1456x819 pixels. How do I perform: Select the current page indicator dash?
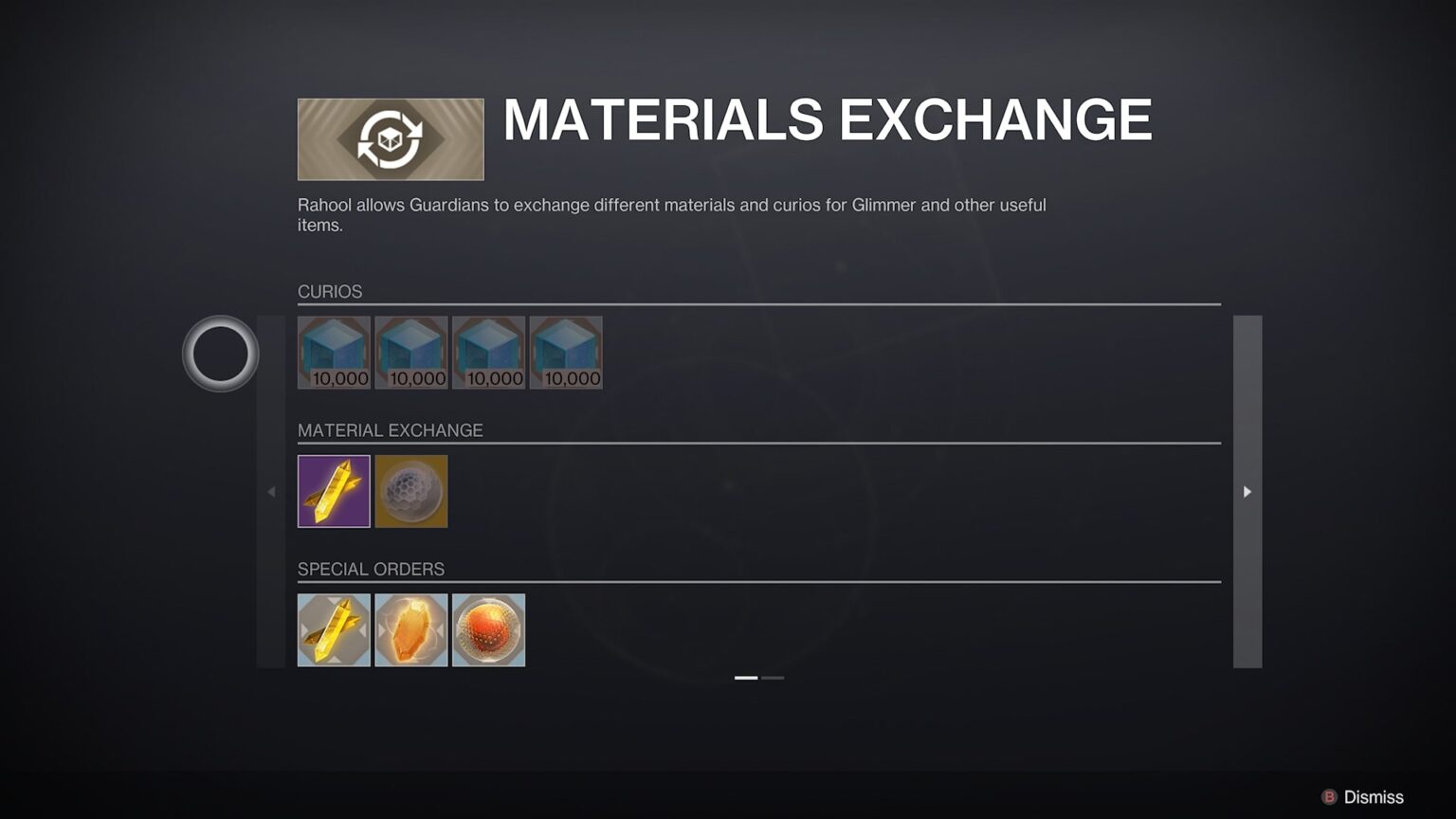[746, 678]
